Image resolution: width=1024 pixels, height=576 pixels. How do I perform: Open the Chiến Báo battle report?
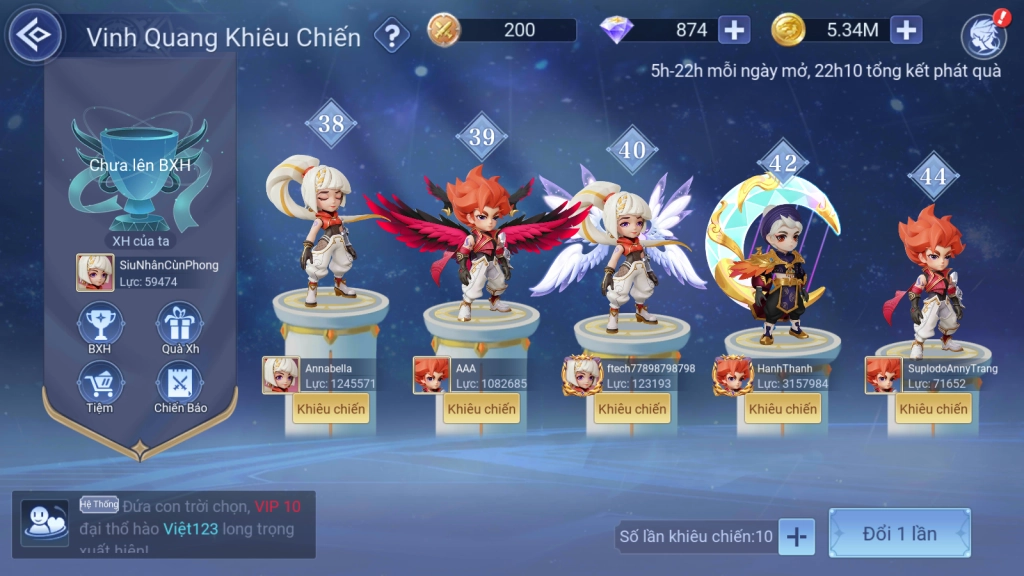click(x=179, y=385)
